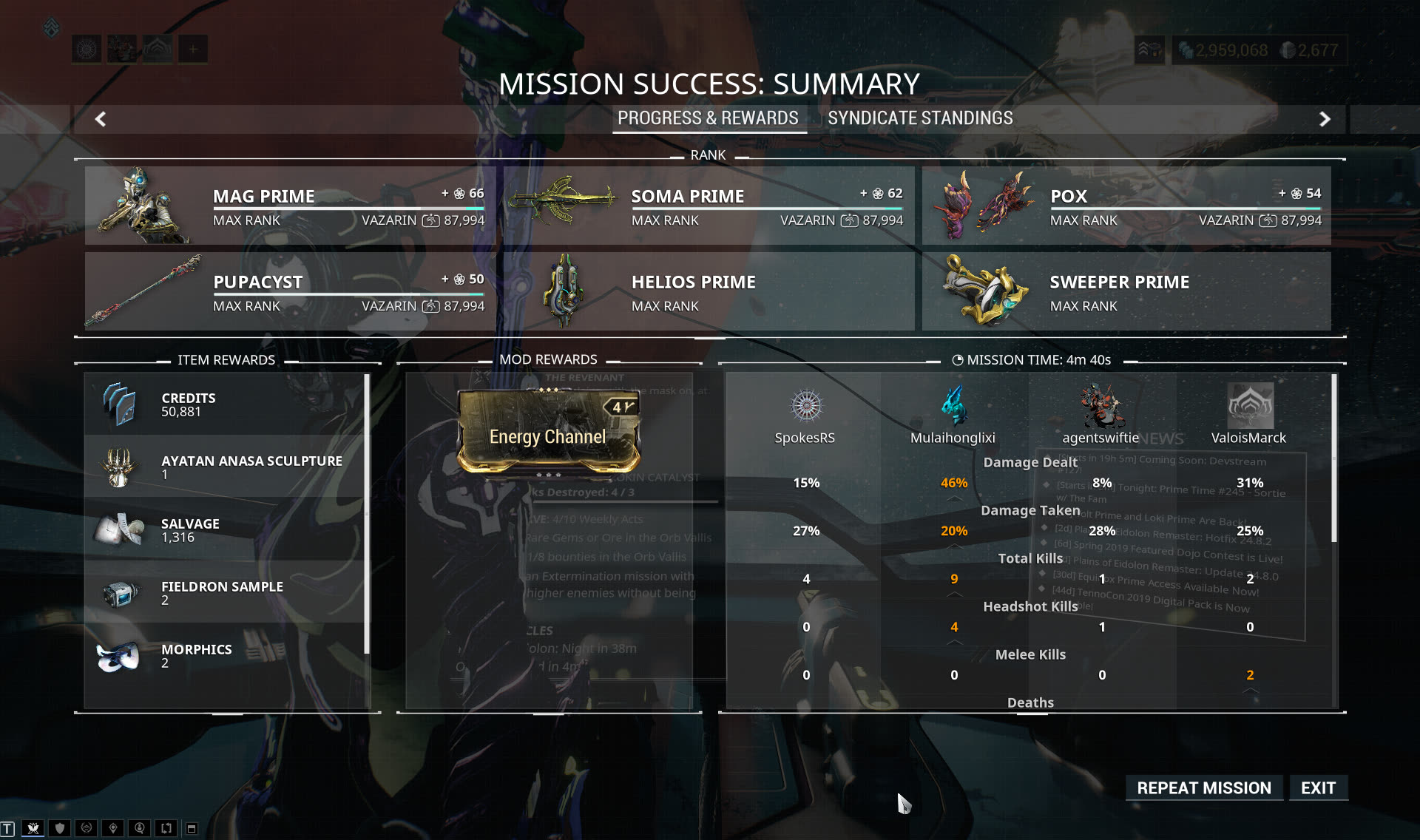Image resolution: width=1420 pixels, height=840 pixels.
Task: Select the Pupacyst rank entry
Action: point(290,291)
